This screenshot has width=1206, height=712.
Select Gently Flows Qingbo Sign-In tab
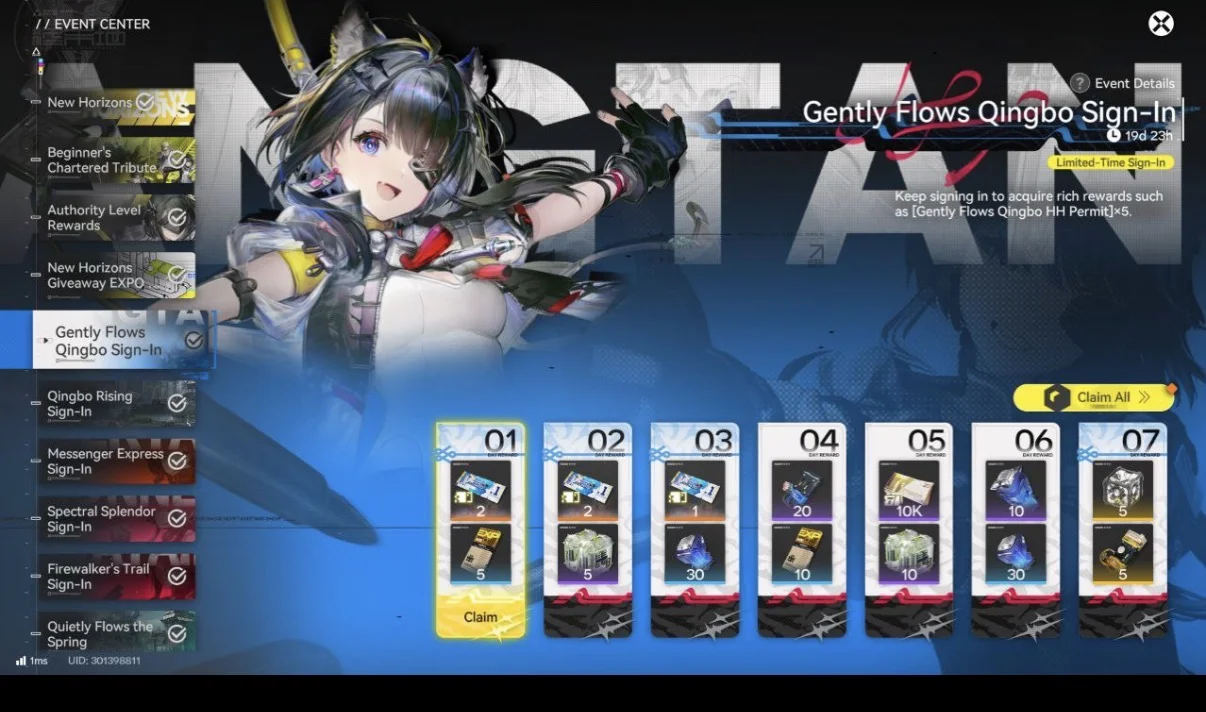(x=122, y=340)
